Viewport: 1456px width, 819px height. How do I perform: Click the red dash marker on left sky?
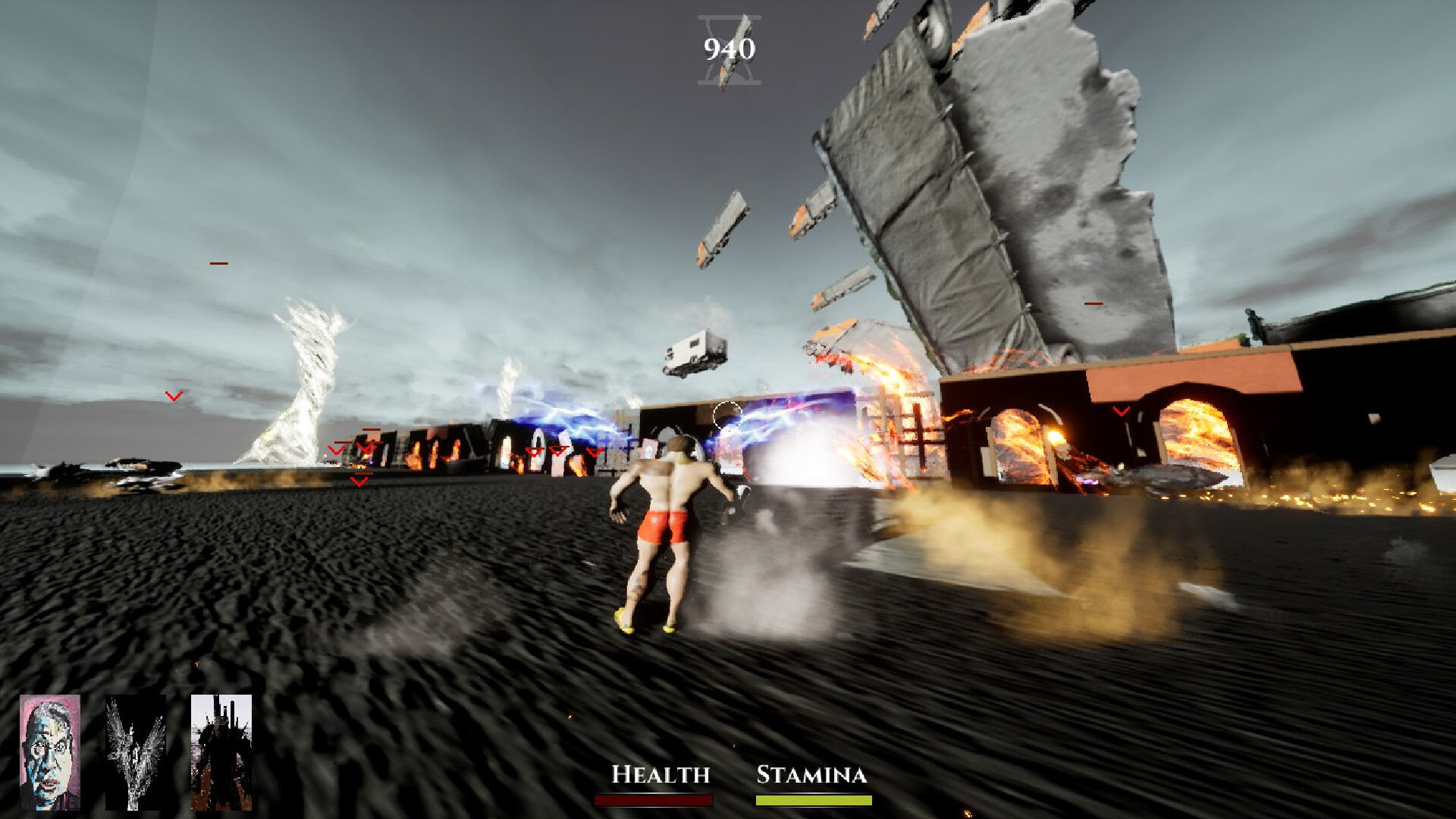218,263
